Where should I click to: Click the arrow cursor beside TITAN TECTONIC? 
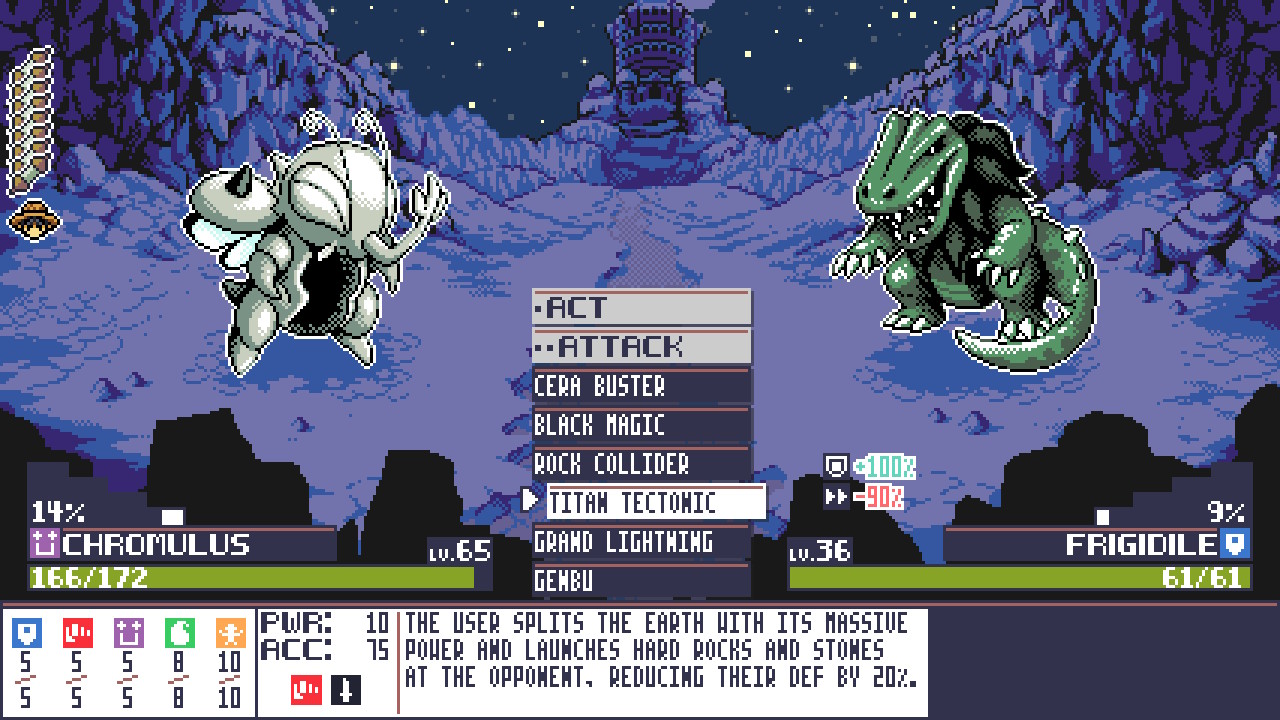531,501
